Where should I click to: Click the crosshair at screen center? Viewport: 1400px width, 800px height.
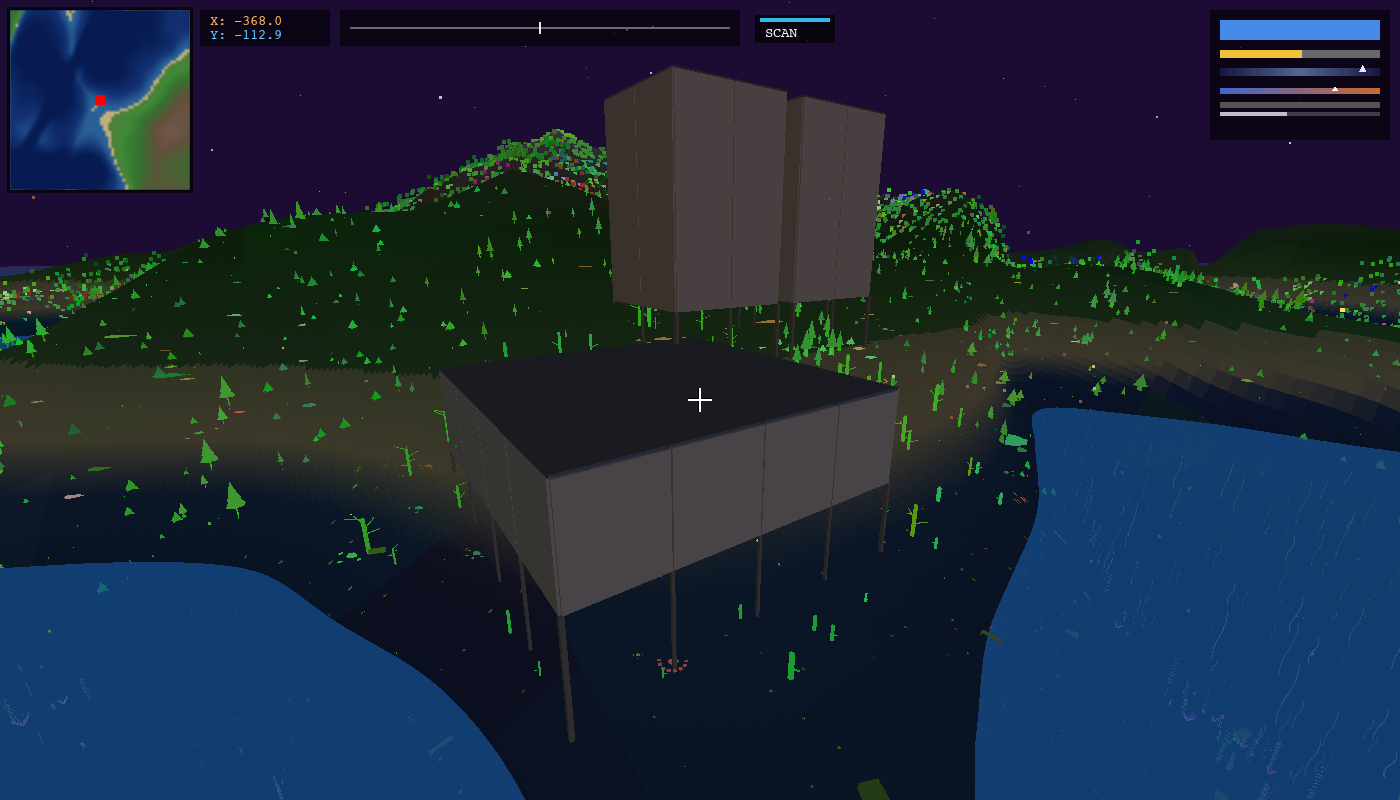pos(700,400)
